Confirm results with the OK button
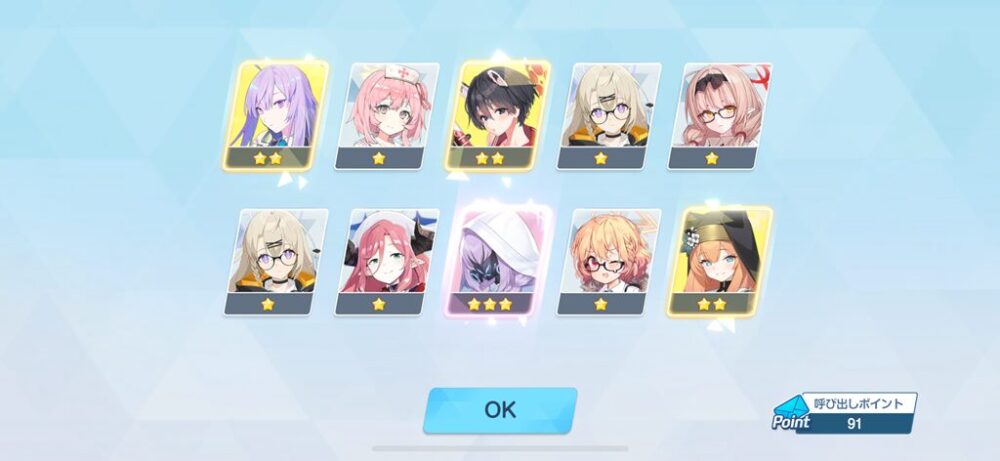 pos(500,410)
